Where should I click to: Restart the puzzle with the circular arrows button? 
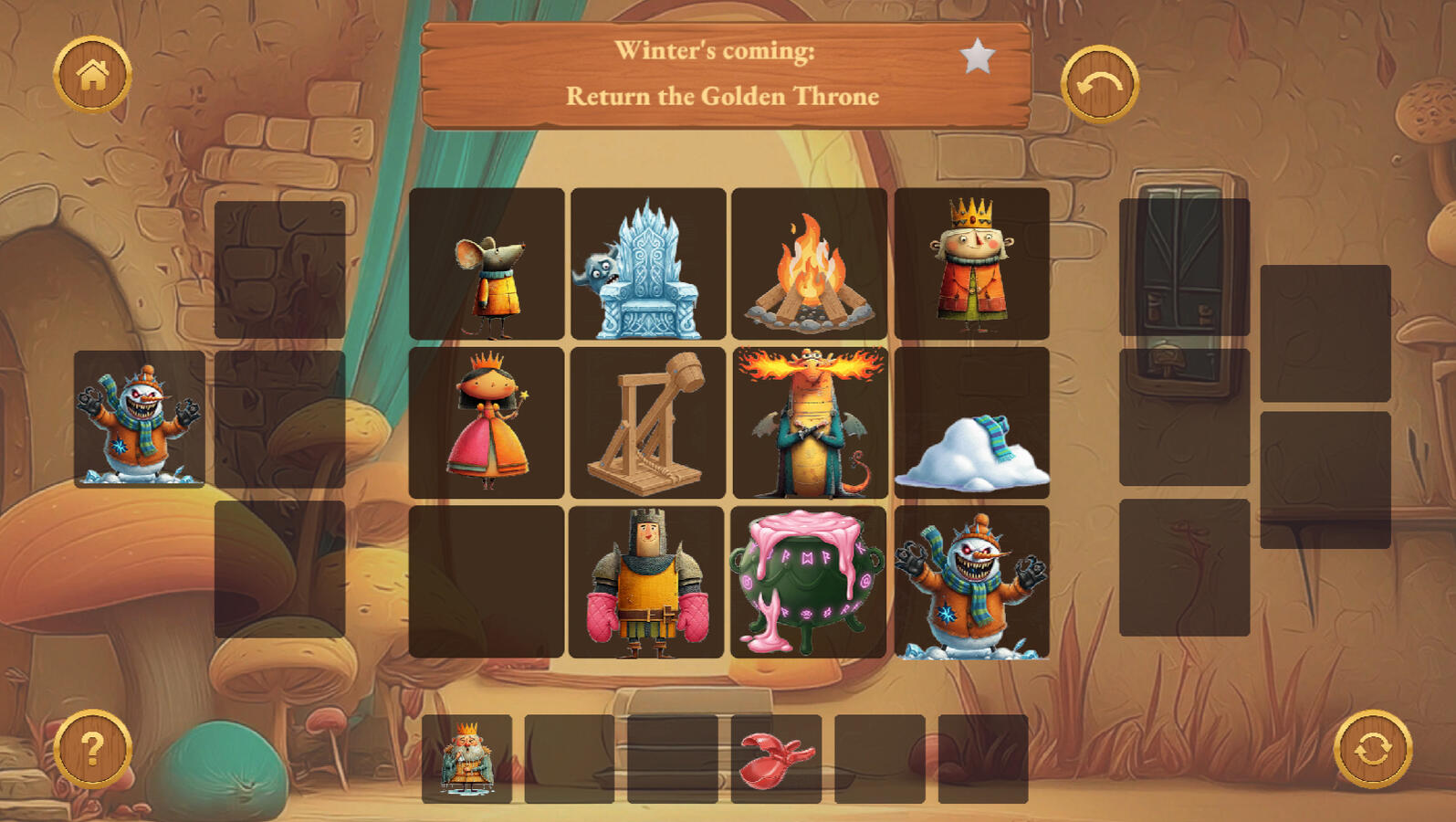[x=1372, y=749]
